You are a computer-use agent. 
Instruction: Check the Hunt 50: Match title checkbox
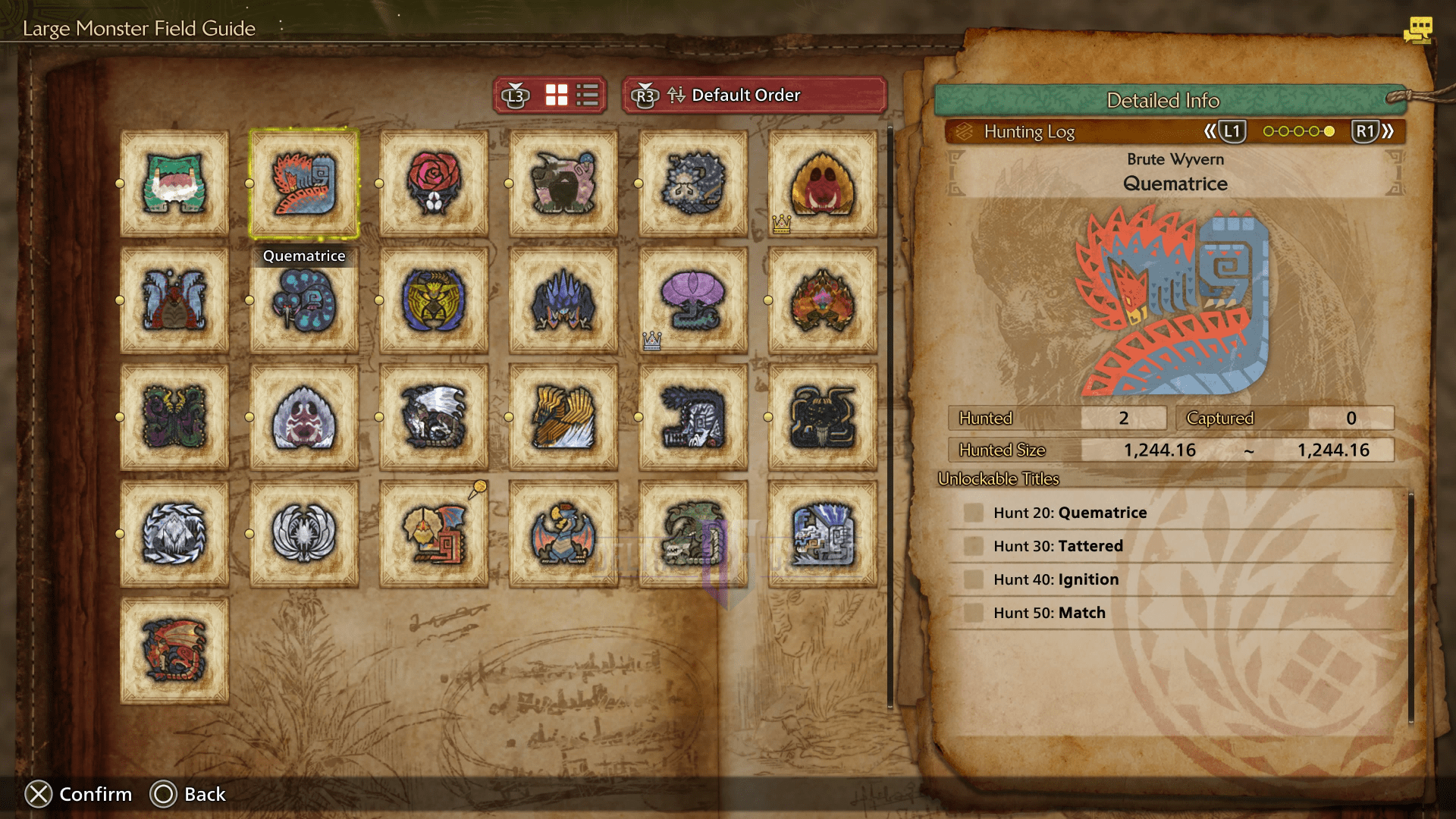[973, 613]
